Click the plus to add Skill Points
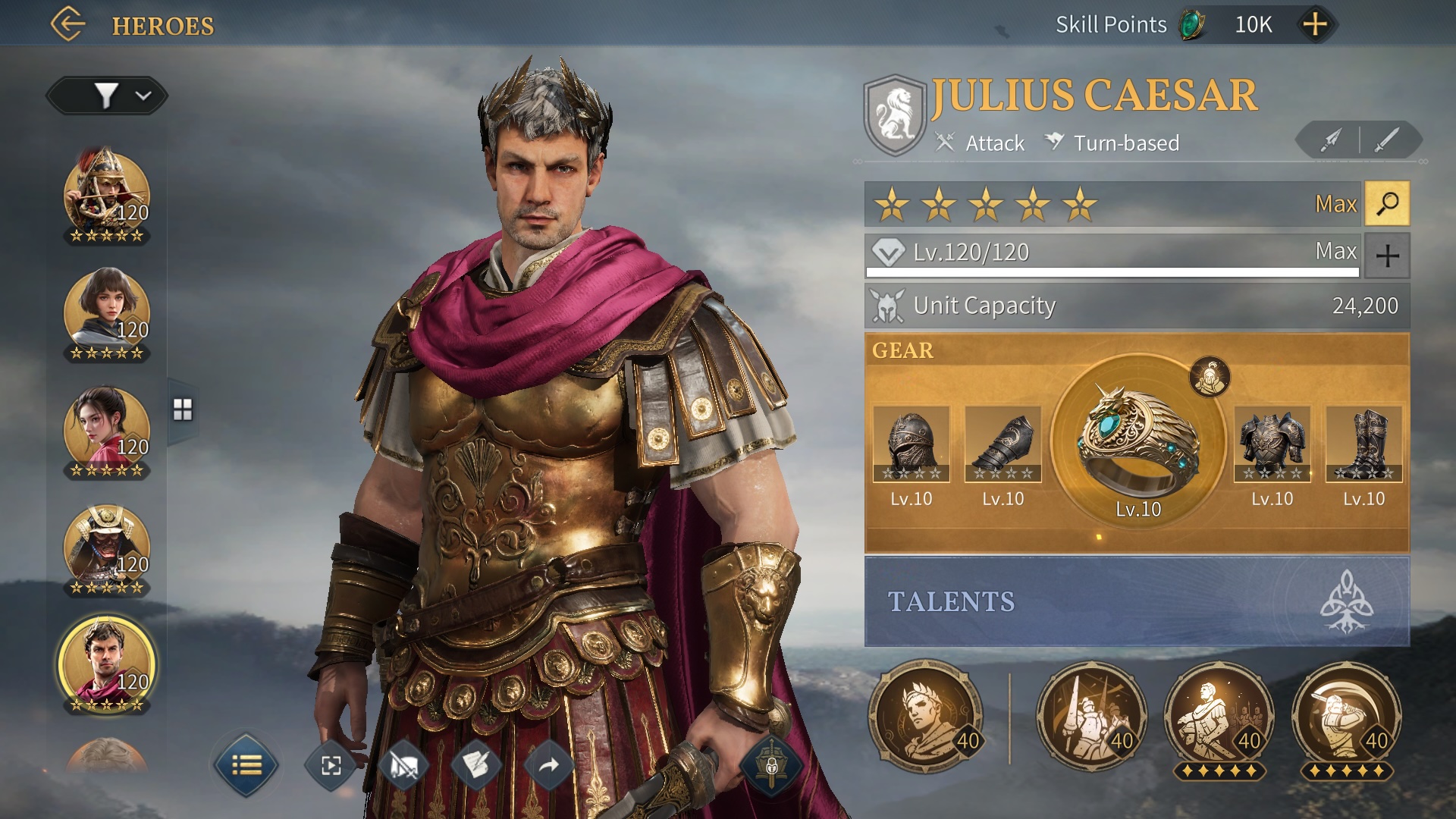The height and width of the screenshot is (819, 1456). pyautogui.click(x=1316, y=24)
